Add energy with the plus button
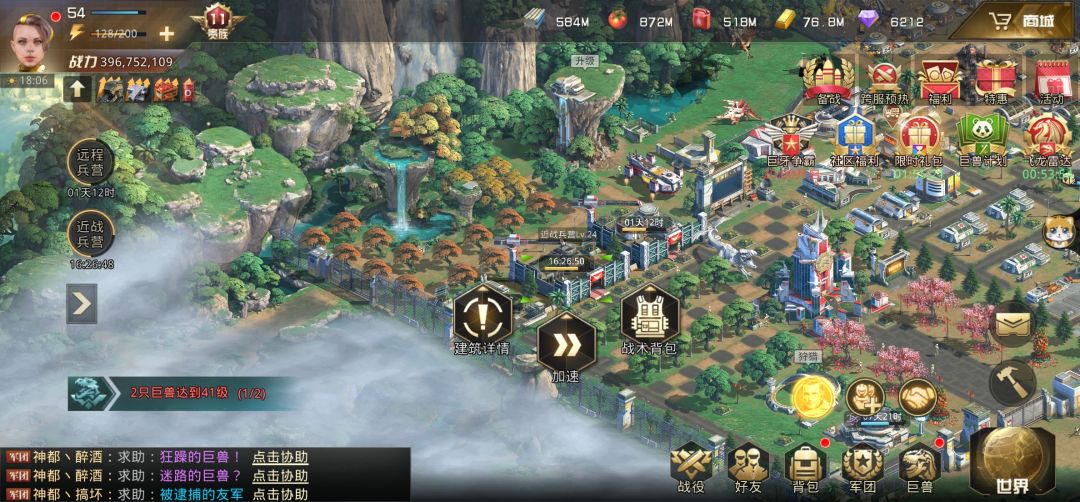This screenshot has width=1080, height=502. click(x=166, y=33)
